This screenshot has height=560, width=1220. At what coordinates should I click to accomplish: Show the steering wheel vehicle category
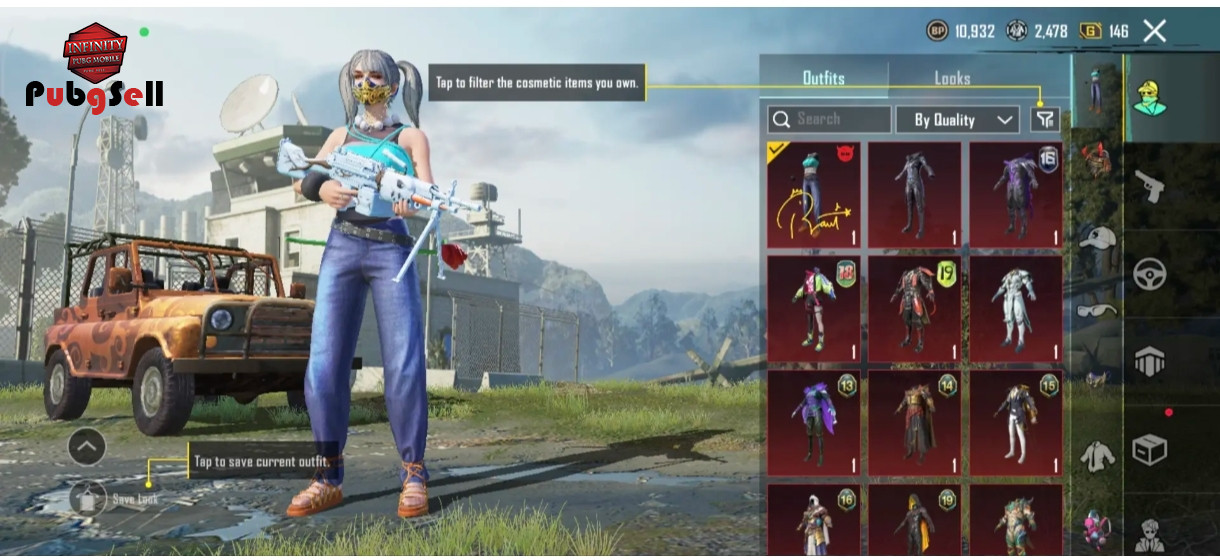(x=1149, y=274)
